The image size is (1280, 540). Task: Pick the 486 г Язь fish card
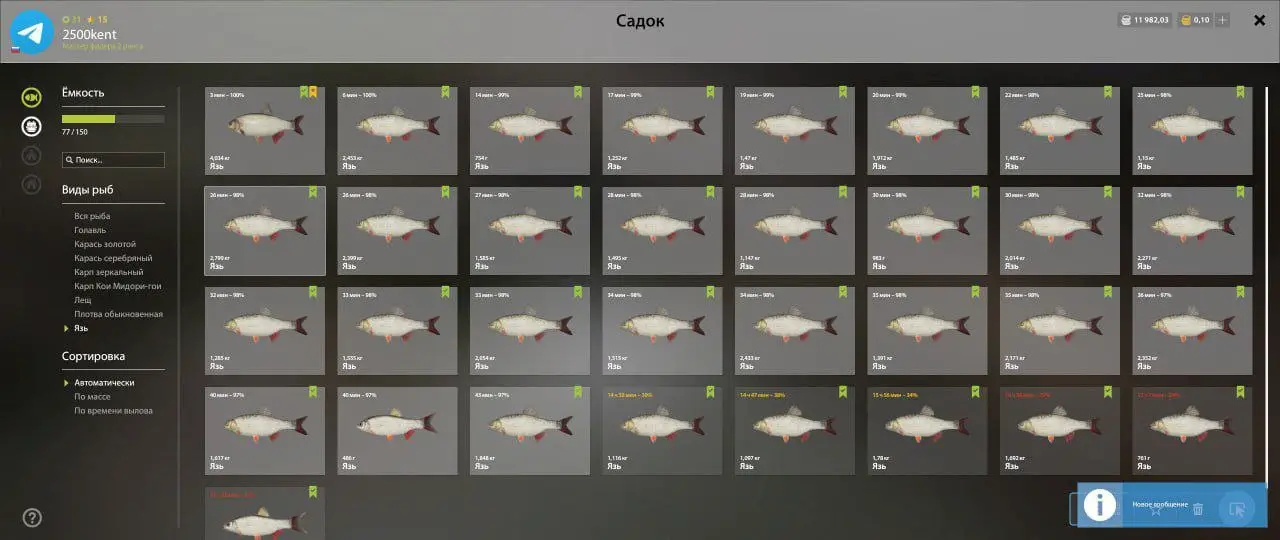click(397, 431)
